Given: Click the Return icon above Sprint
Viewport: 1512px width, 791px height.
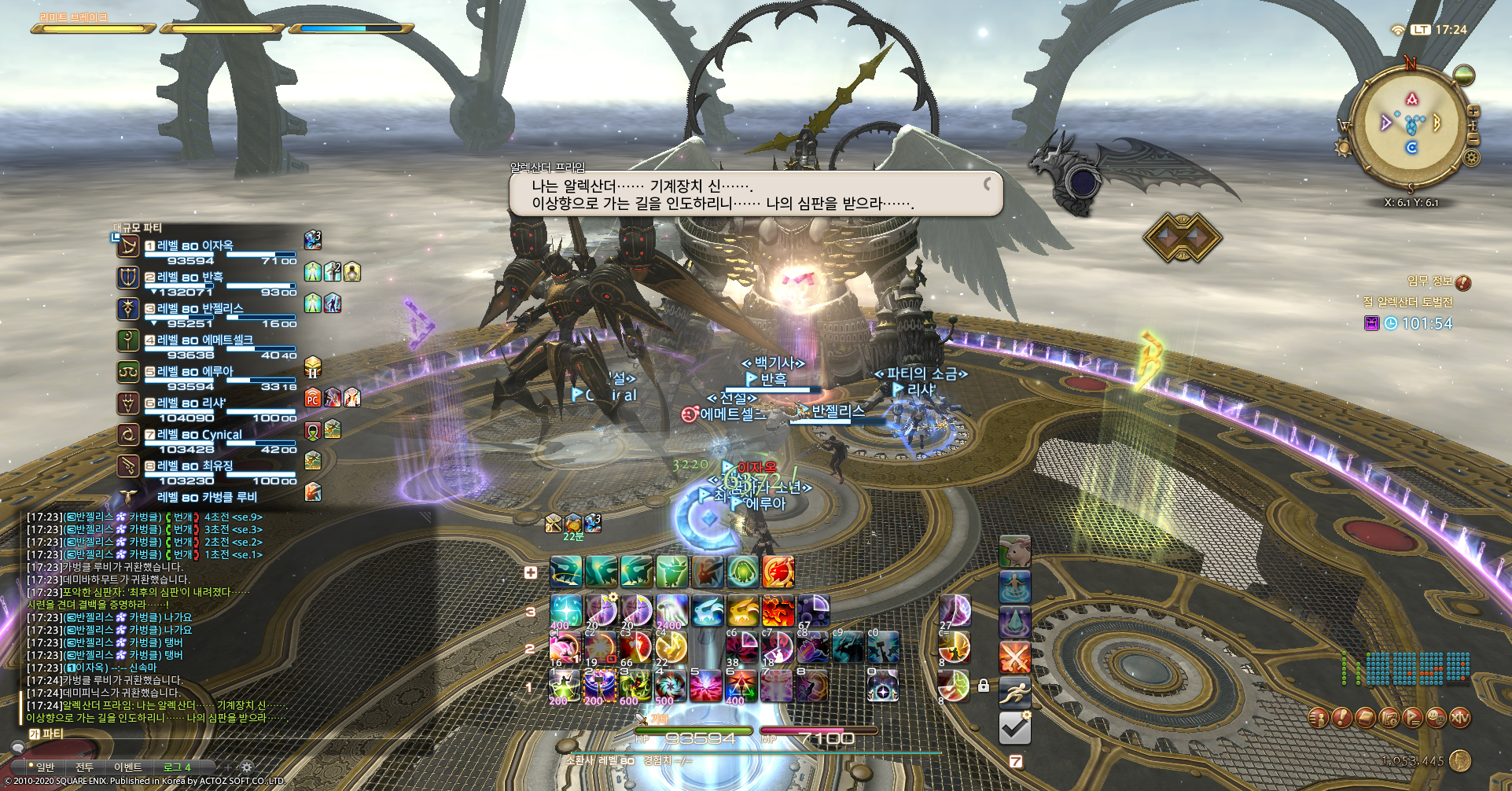Looking at the screenshot, I should click(1014, 587).
